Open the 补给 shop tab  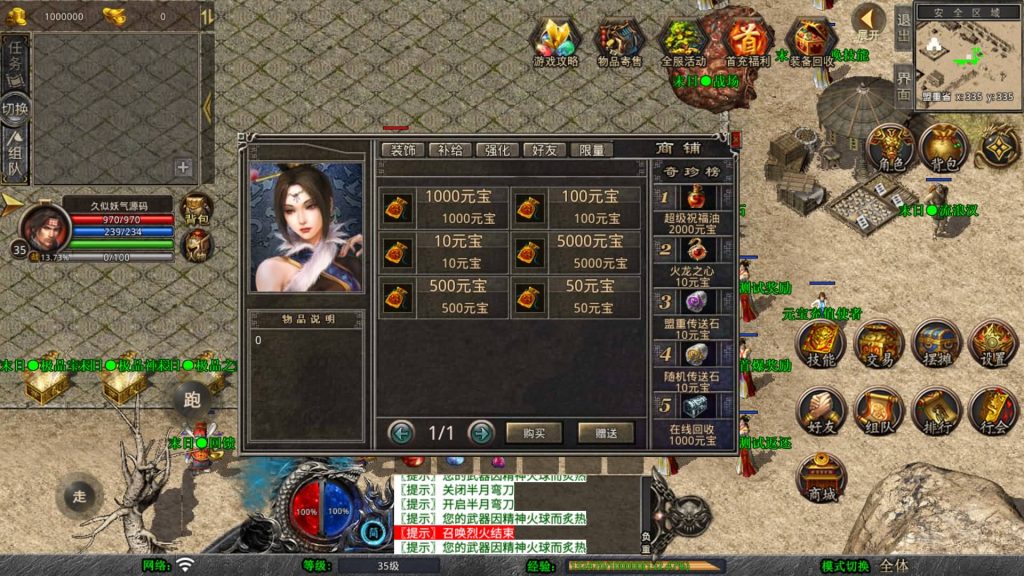pyautogui.click(x=450, y=150)
